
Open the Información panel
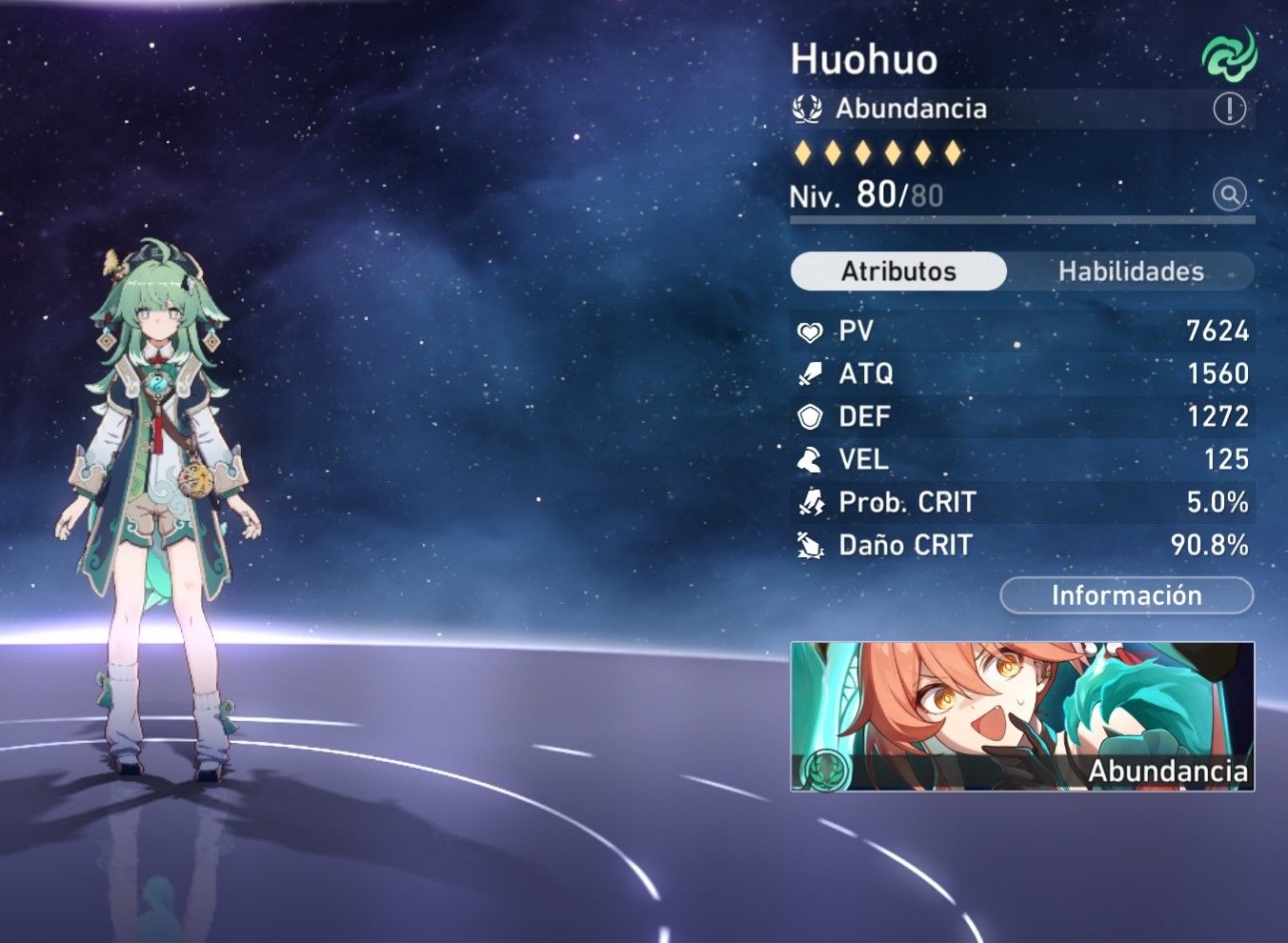point(1126,595)
